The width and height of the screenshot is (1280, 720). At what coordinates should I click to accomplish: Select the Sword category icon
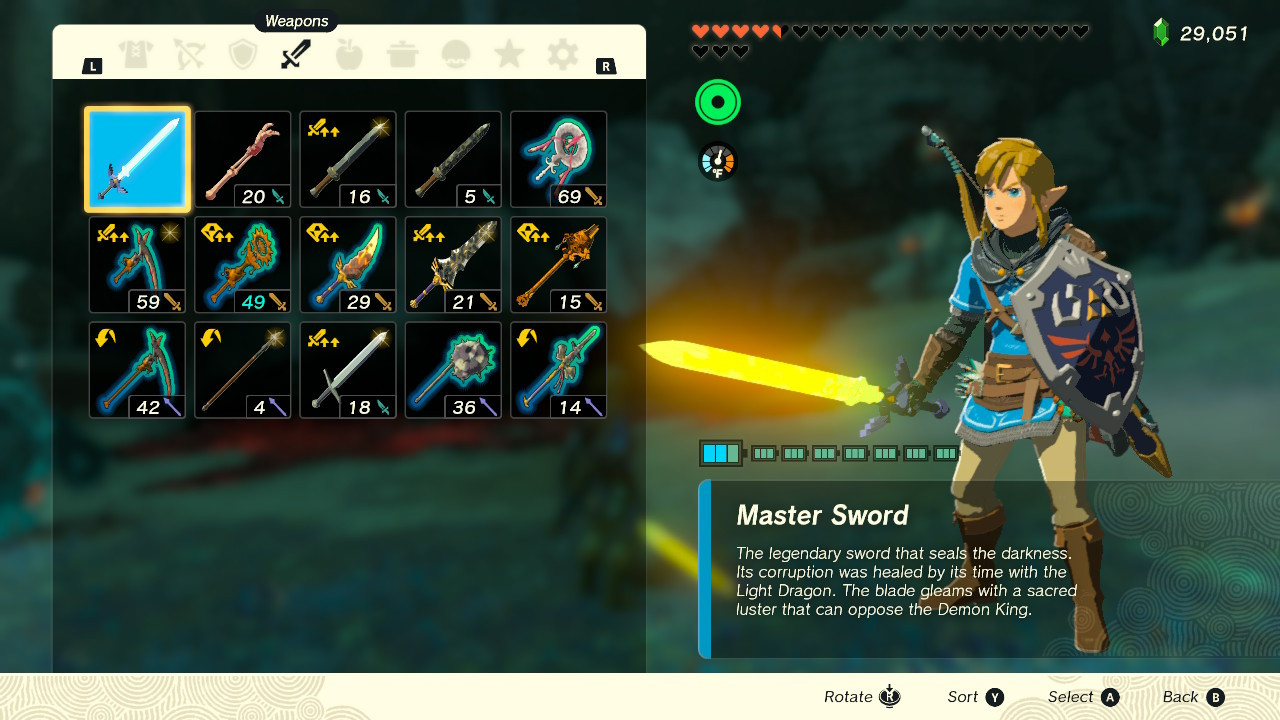(x=295, y=55)
